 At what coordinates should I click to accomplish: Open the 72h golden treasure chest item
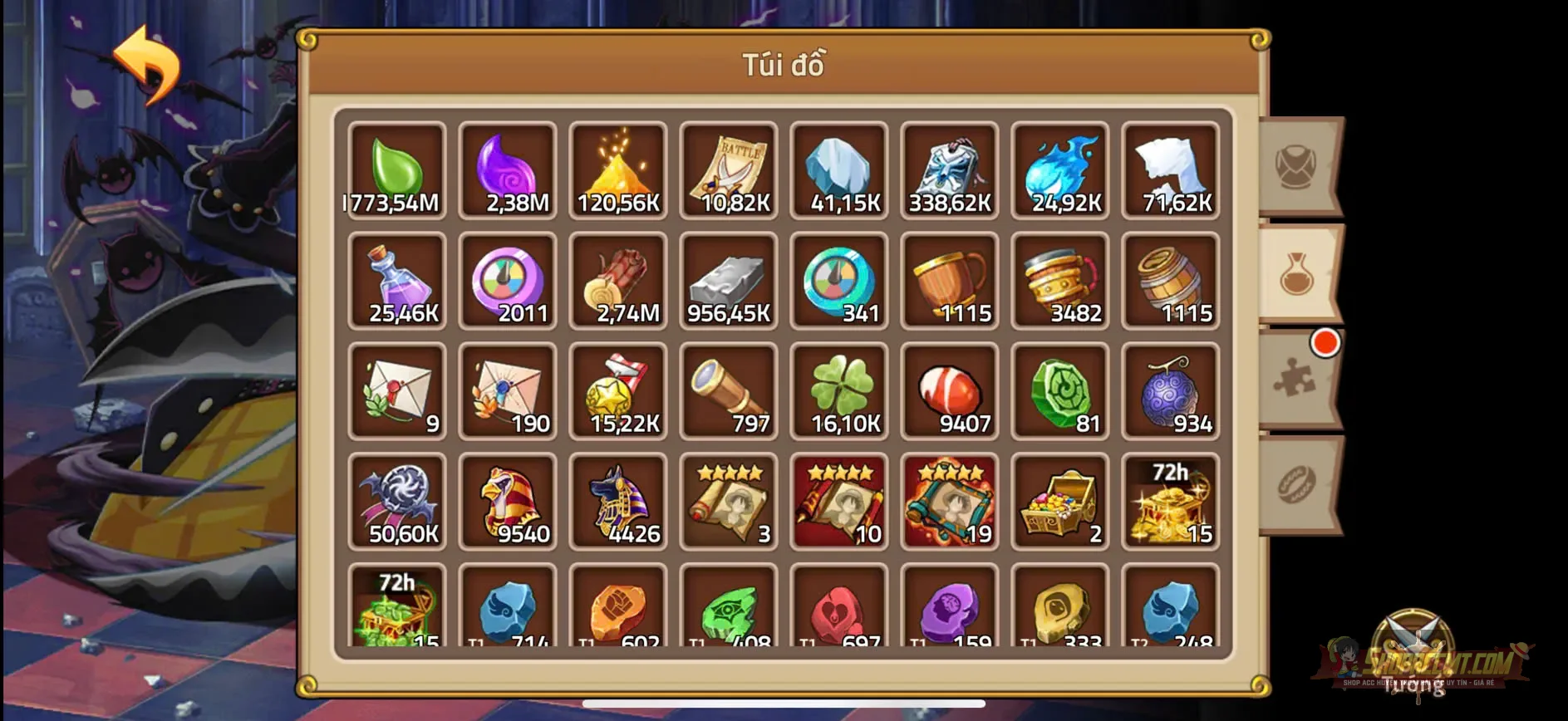1171,503
